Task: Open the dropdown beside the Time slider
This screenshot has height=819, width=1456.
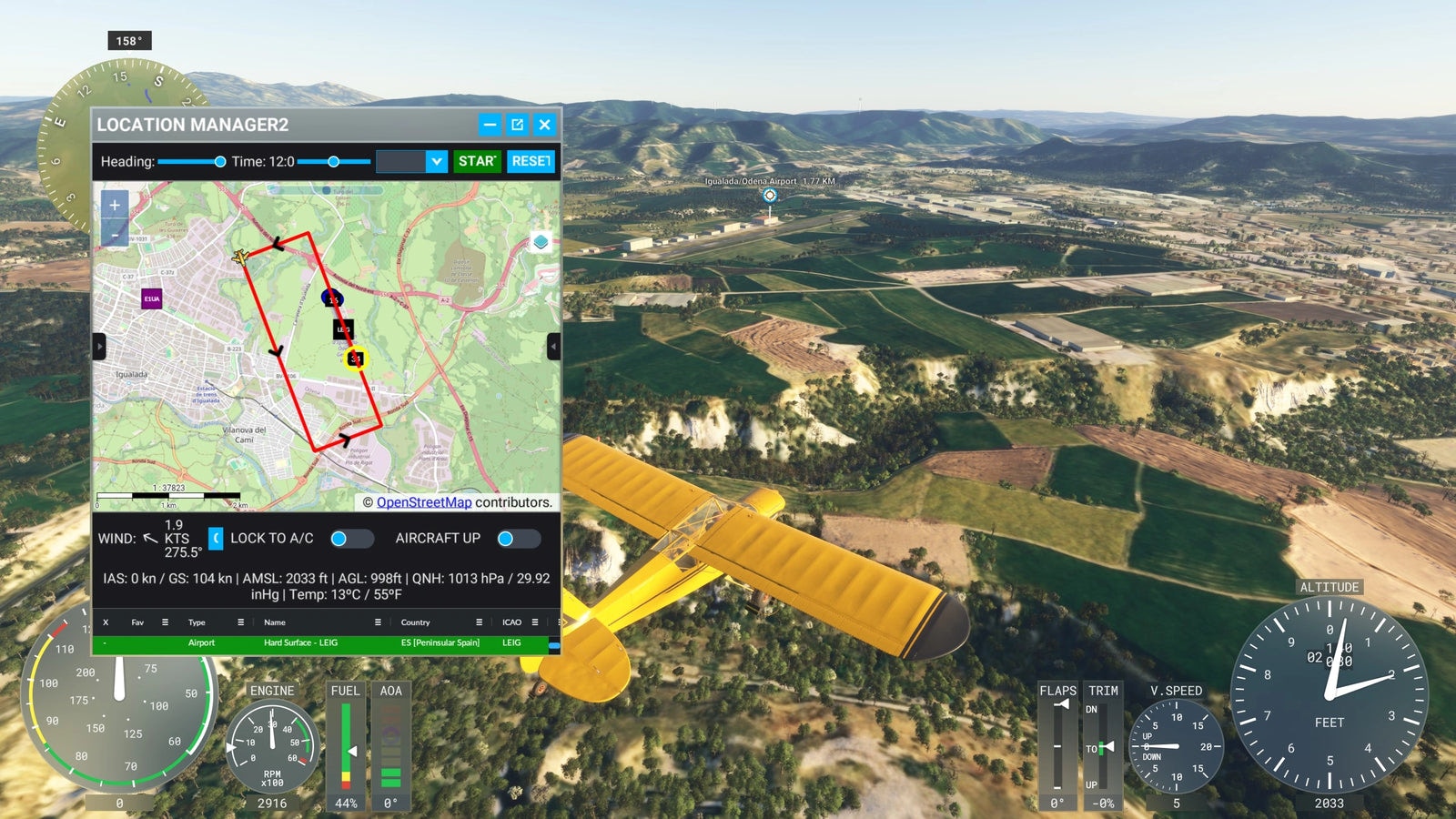Action: pos(437,161)
